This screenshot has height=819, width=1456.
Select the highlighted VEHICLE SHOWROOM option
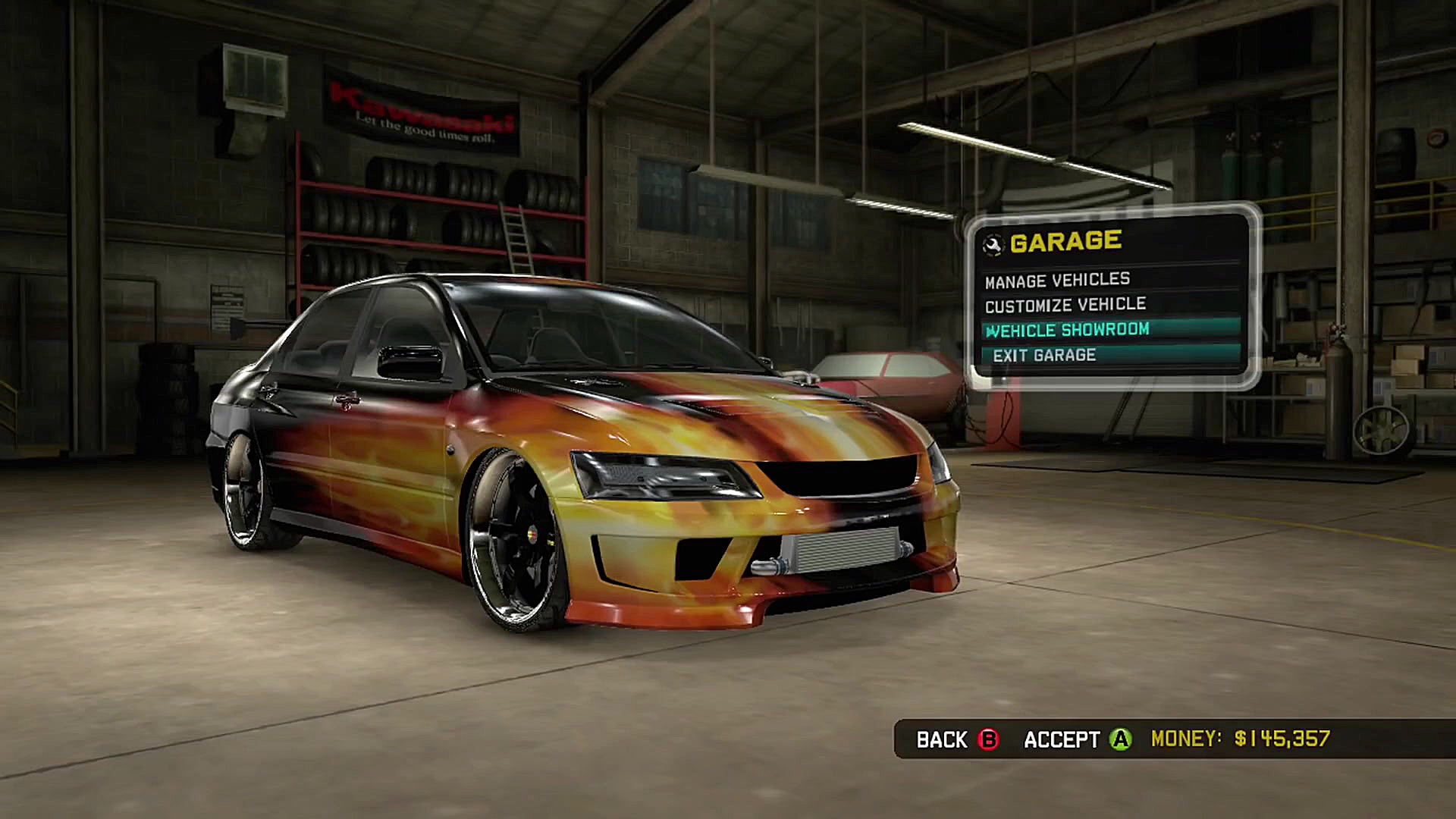coord(1069,330)
